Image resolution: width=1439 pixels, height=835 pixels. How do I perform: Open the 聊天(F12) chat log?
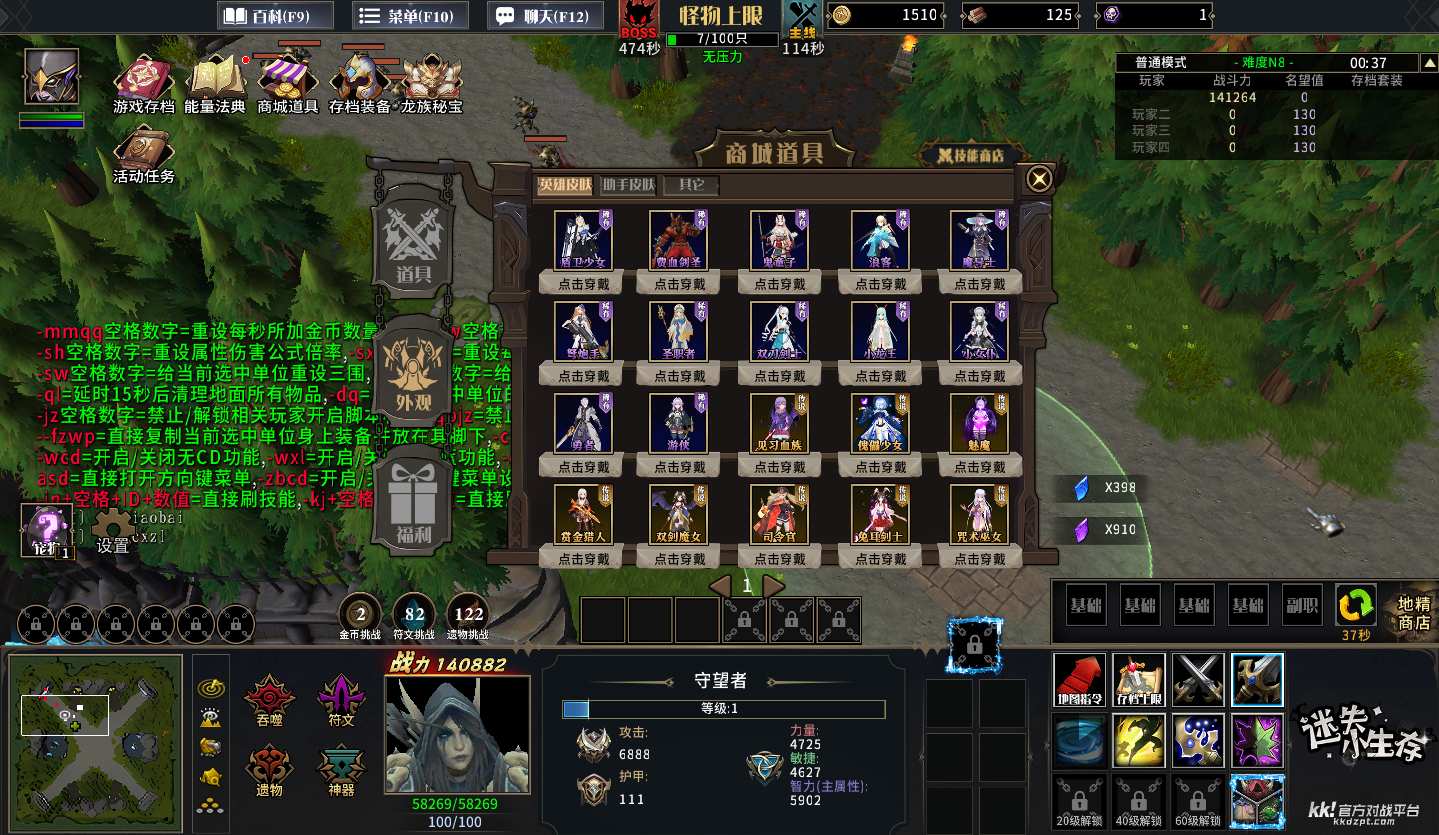(x=545, y=16)
